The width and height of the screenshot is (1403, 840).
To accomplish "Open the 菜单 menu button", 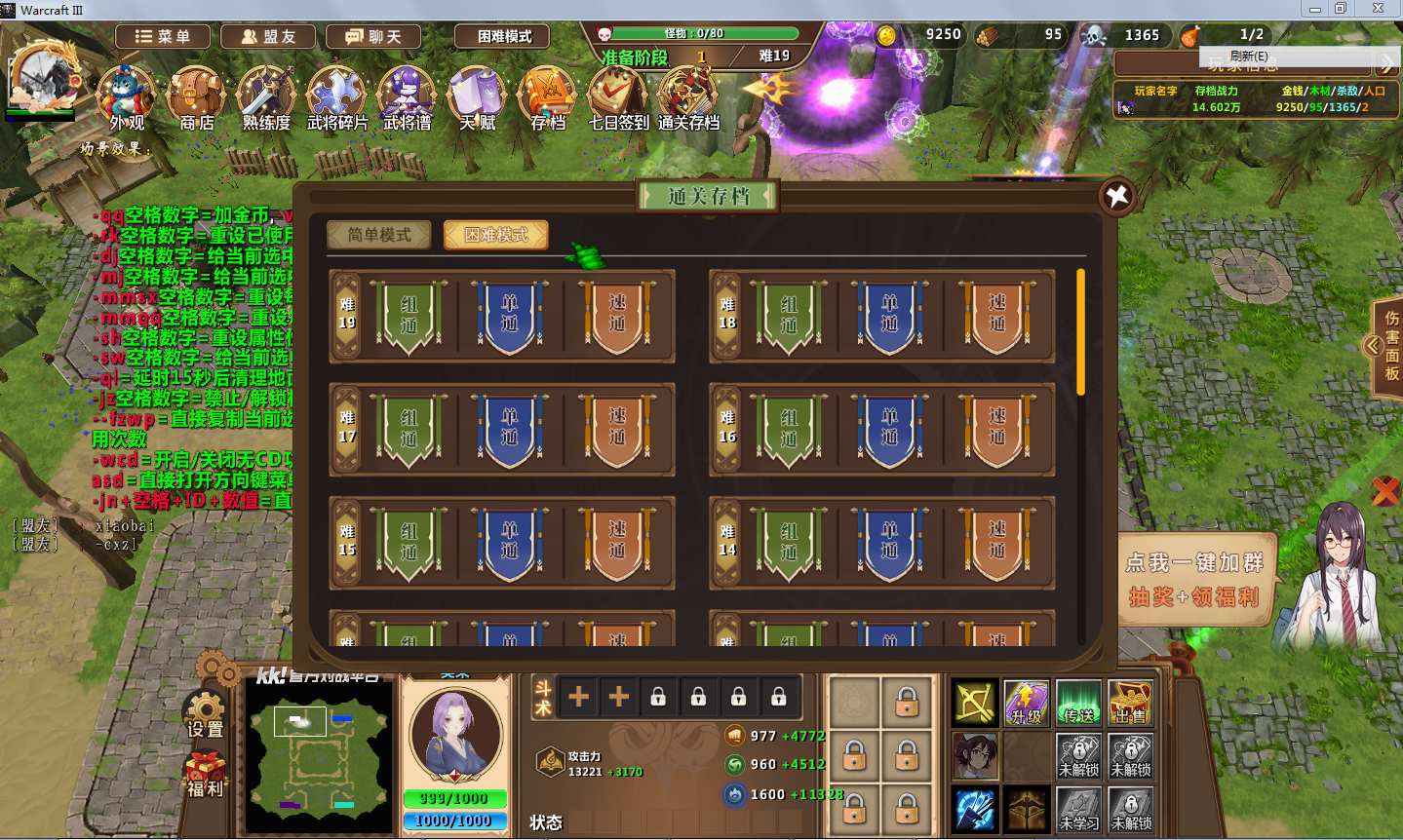I will 163,37.
